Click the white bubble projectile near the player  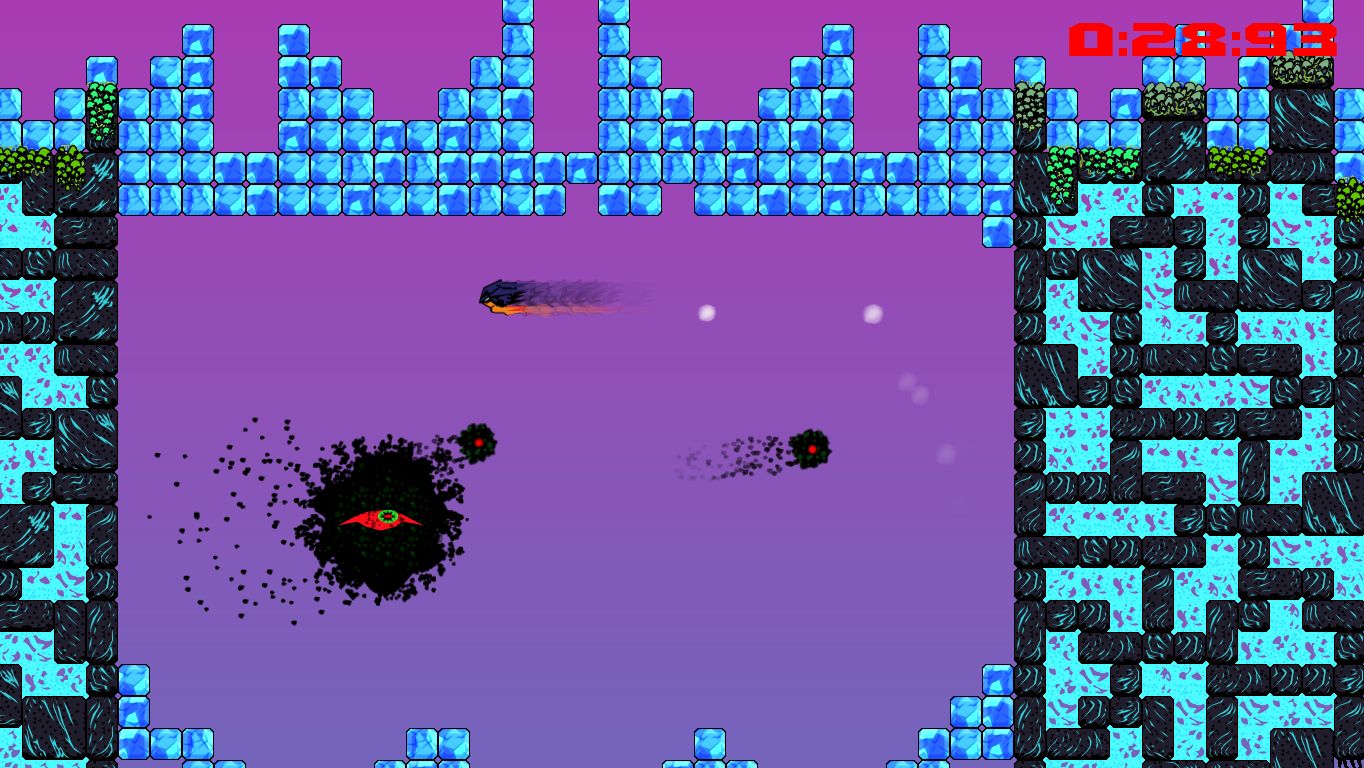(x=706, y=312)
